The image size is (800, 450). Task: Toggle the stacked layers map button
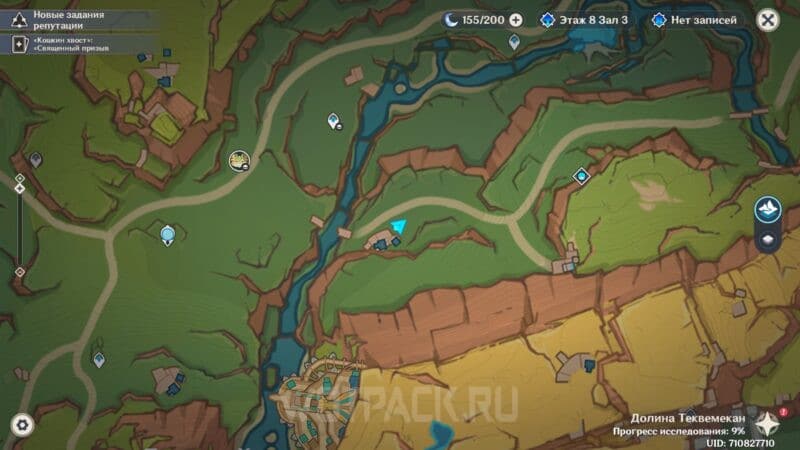click(x=768, y=240)
